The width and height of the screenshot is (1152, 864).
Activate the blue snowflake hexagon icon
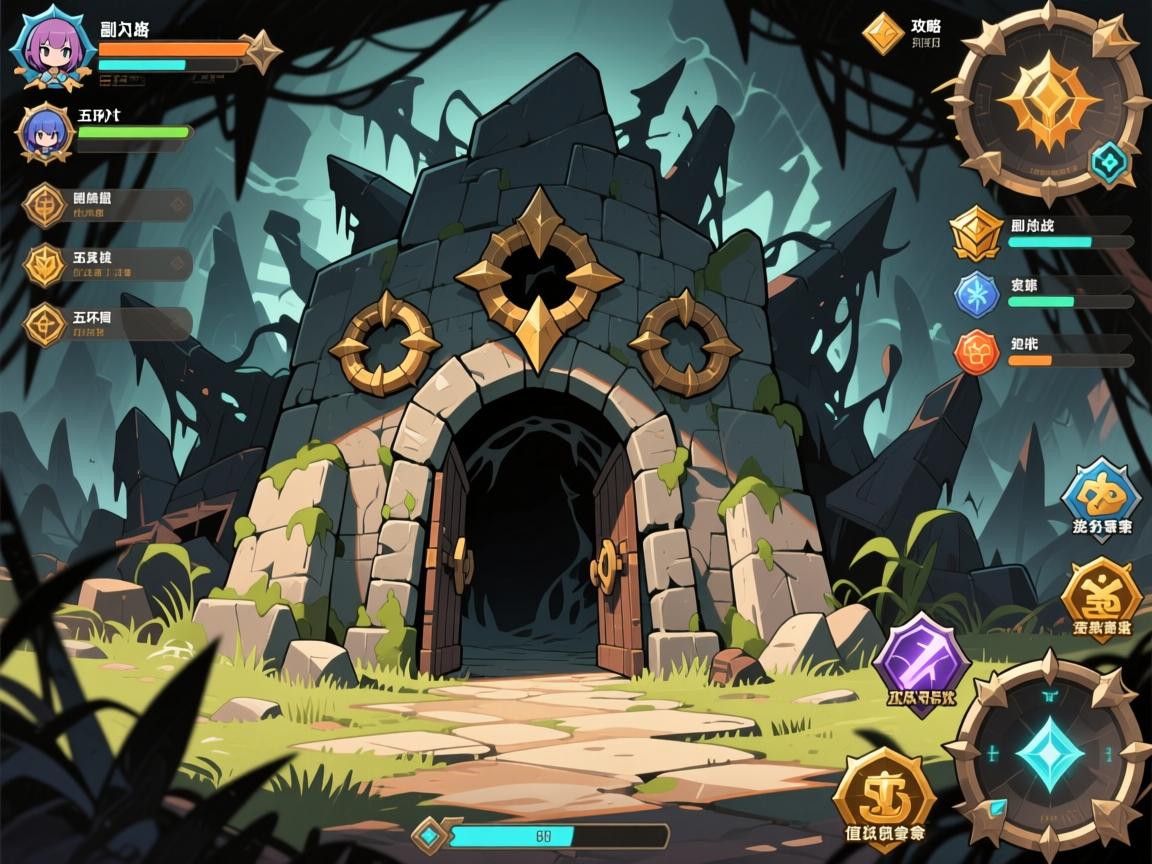(x=976, y=294)
